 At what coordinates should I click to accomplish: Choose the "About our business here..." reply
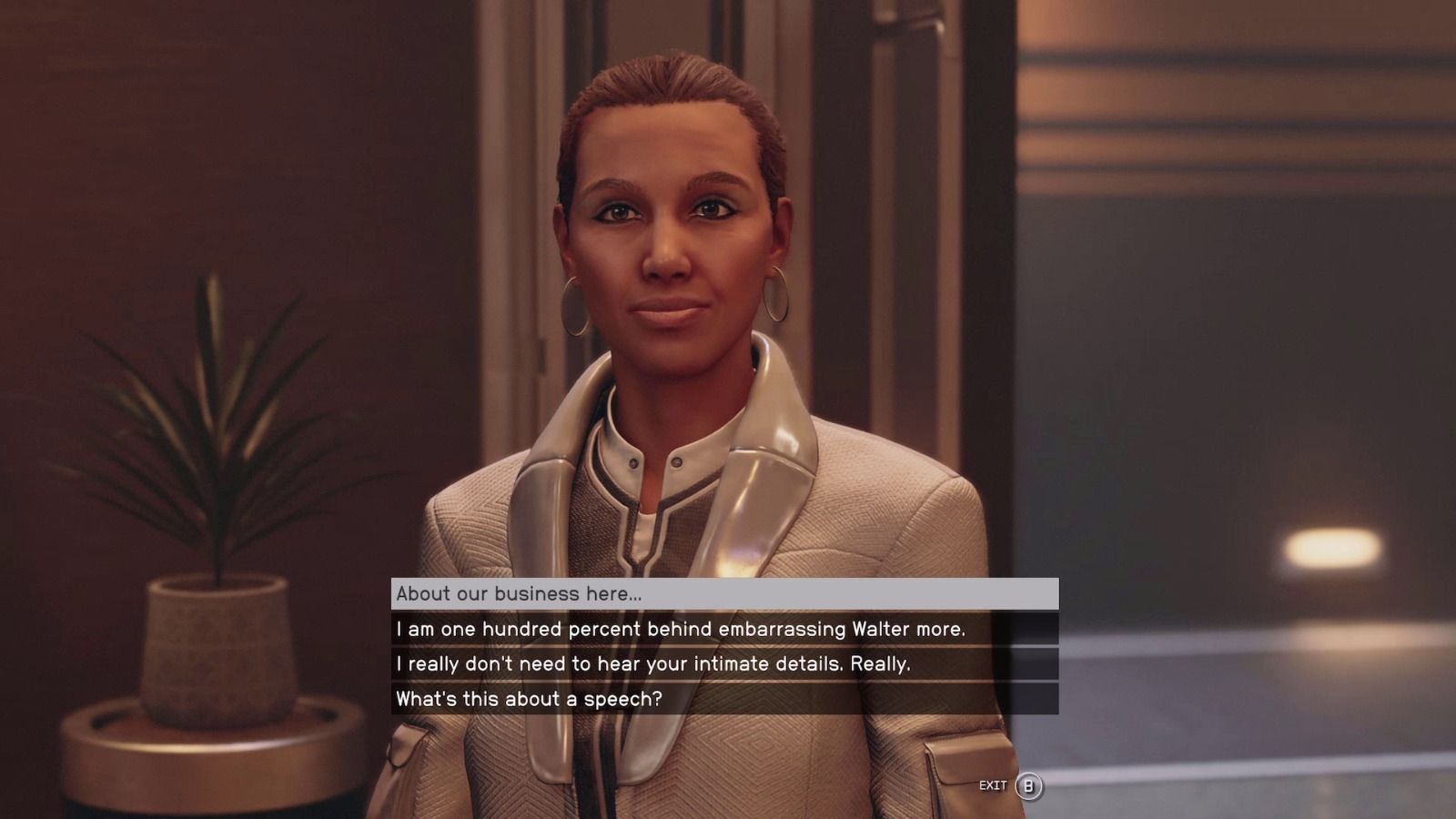724,594
